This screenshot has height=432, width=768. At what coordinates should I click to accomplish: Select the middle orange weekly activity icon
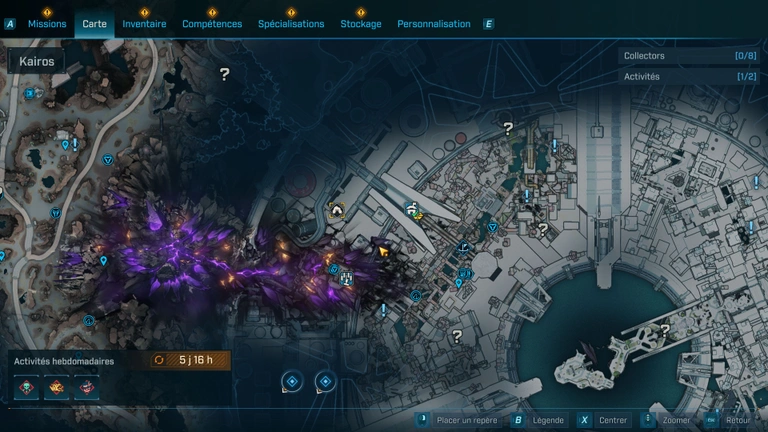57,387
